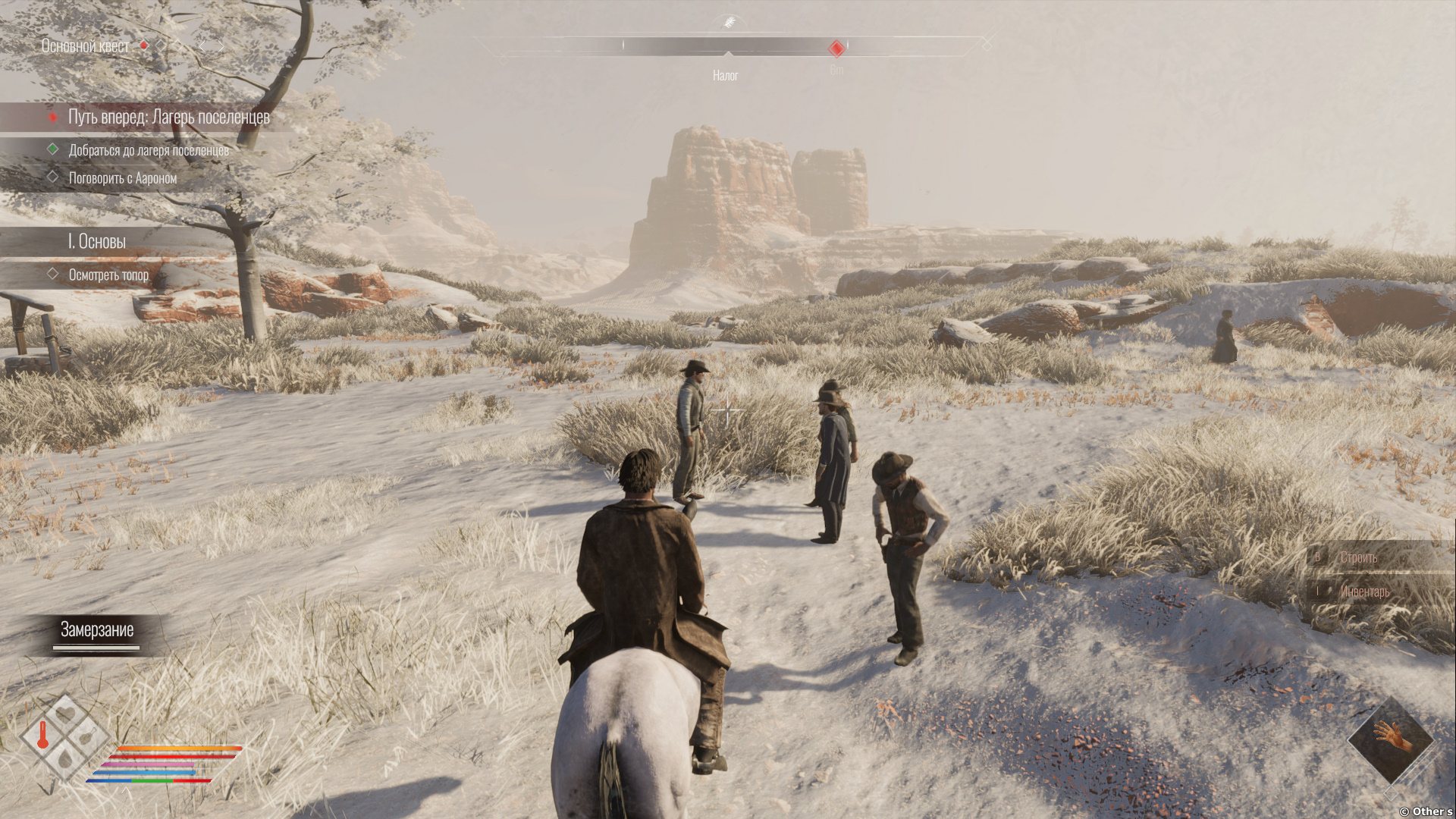1456x819 pixels.
Task: Click the red diamond compass quest marker
Action: click(836, 49)
